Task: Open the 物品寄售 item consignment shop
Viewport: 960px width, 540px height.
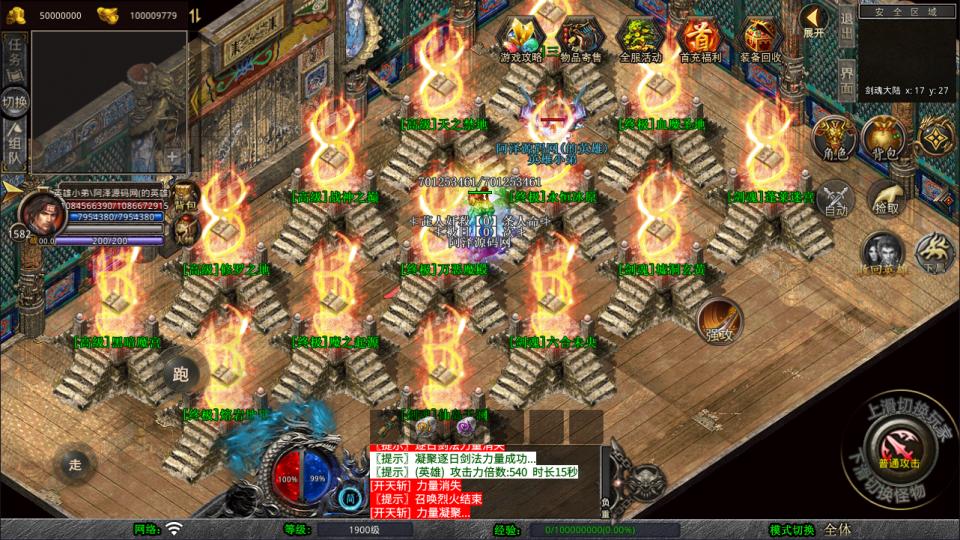Action: [x=581, y=38]
